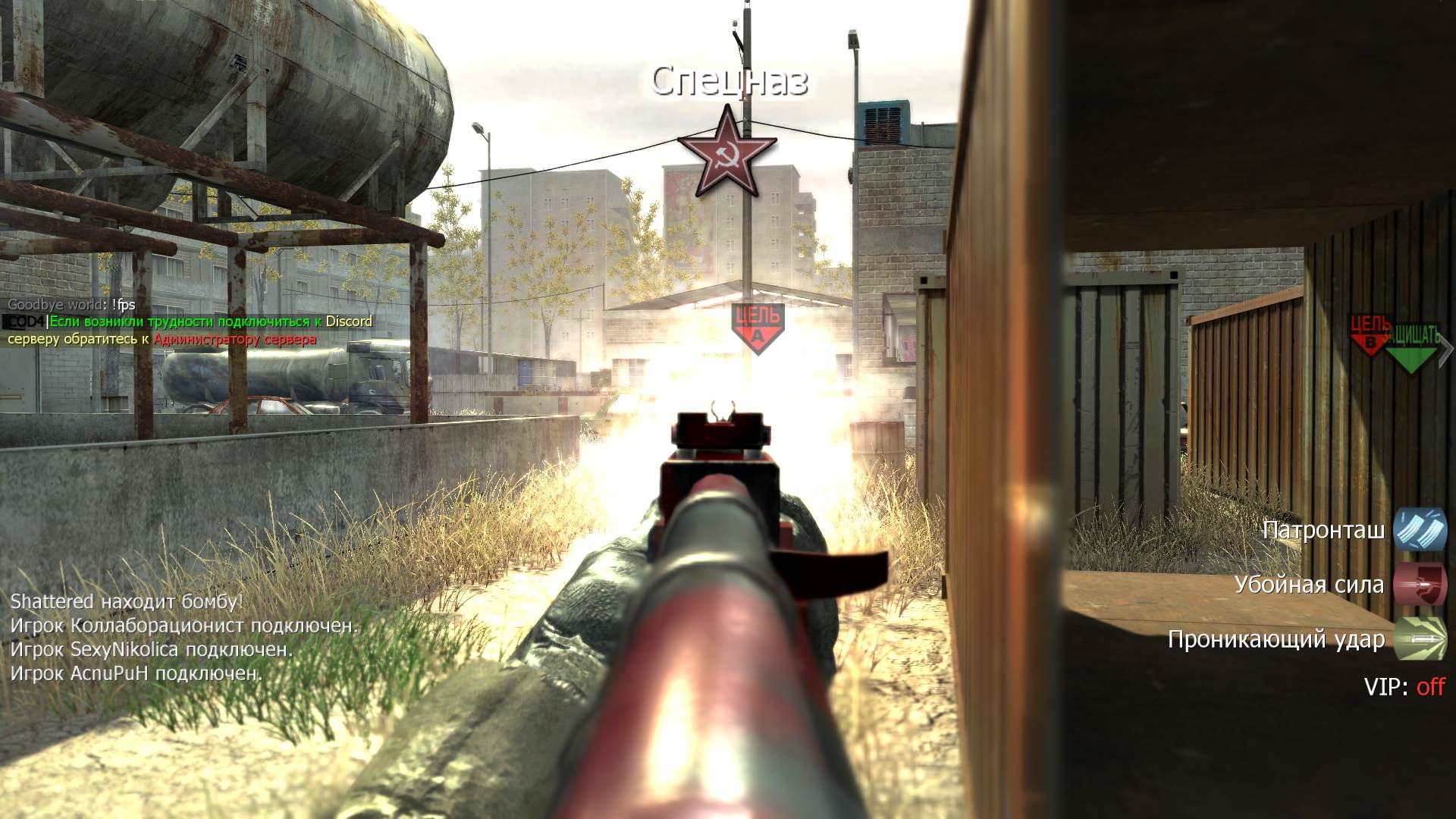Click the Патронташ perk icon
Screen dimensions: 1456x819
coord(1420,529)
